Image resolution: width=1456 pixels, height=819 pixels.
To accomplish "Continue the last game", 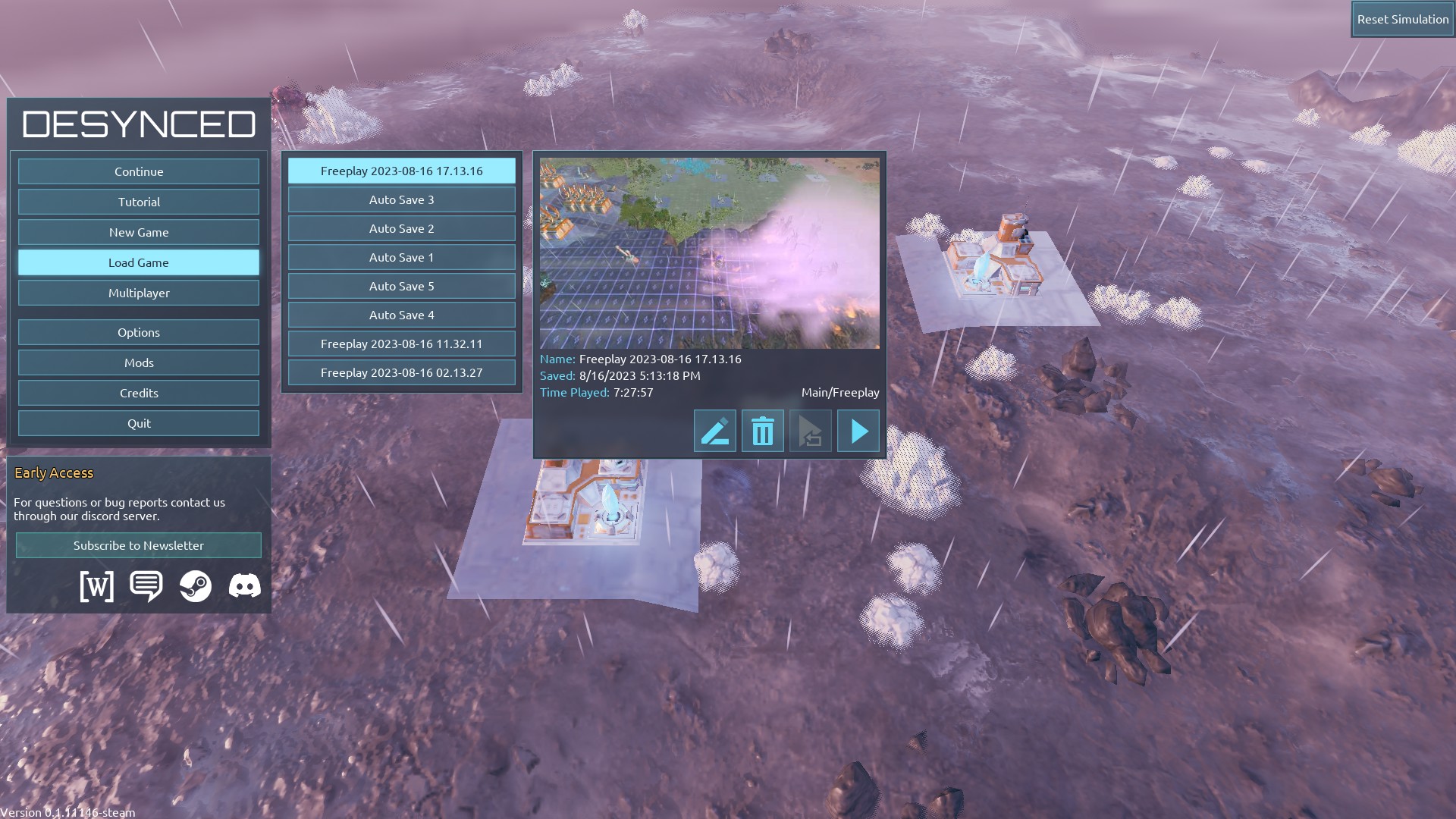I will pyautogui.click(x=139, y=171).
